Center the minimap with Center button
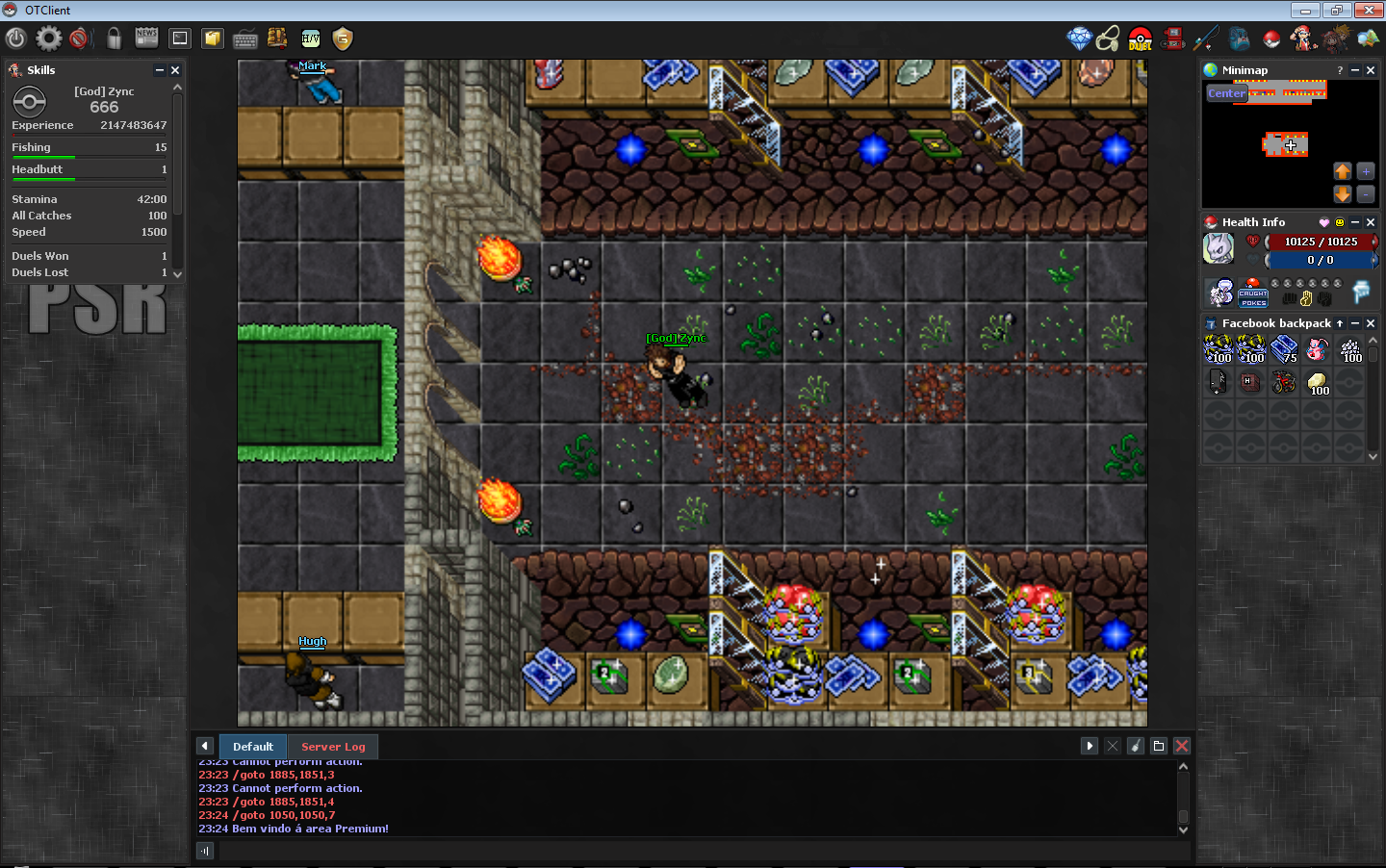Viewport: 1386px width, 868px height. 1226,93
